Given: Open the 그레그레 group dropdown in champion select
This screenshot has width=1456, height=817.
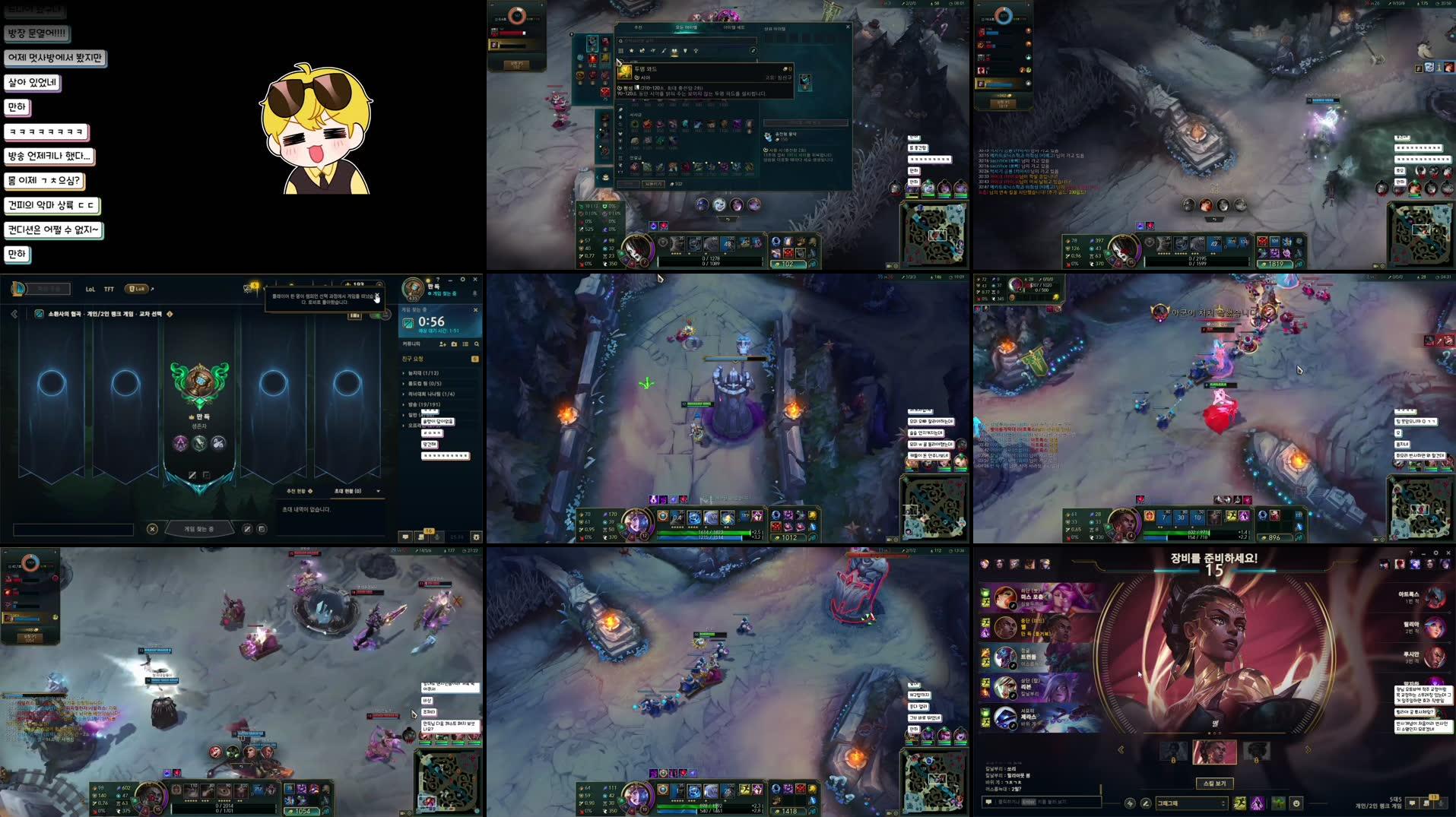Looking at the screenshot, I should pos(1191,803).
